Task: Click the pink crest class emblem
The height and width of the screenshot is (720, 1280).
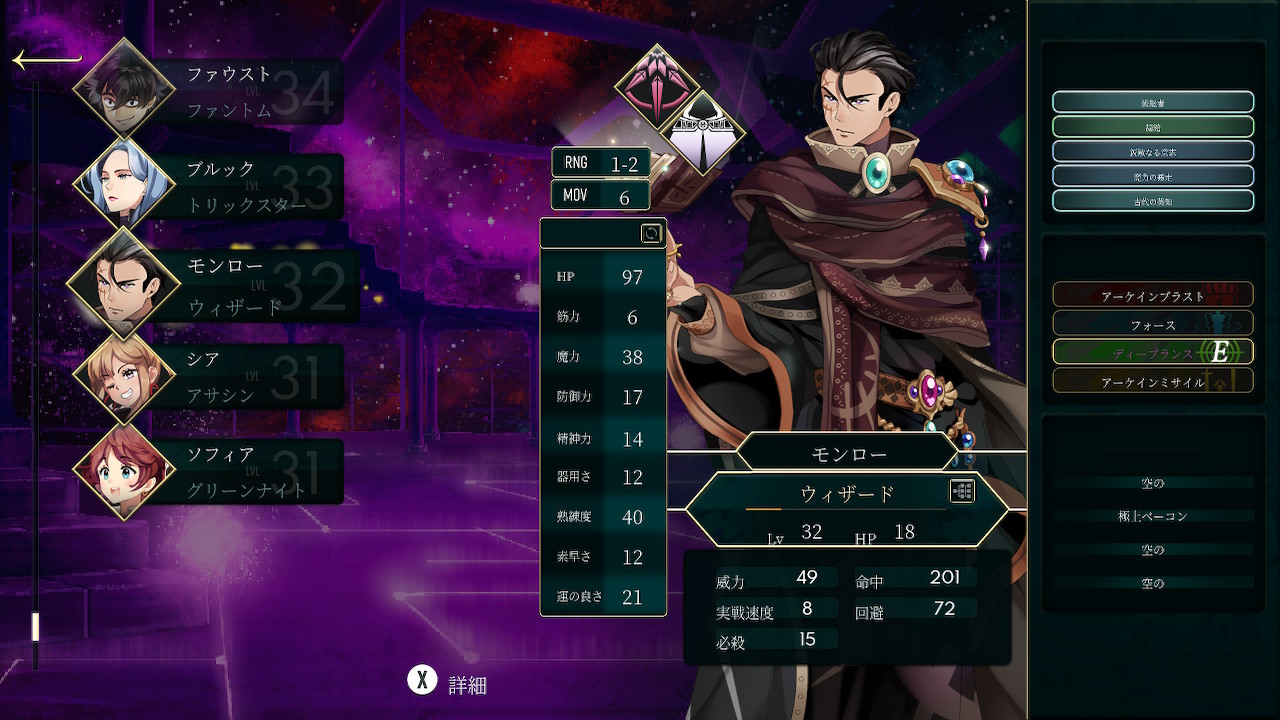Action: pos(656,87)
